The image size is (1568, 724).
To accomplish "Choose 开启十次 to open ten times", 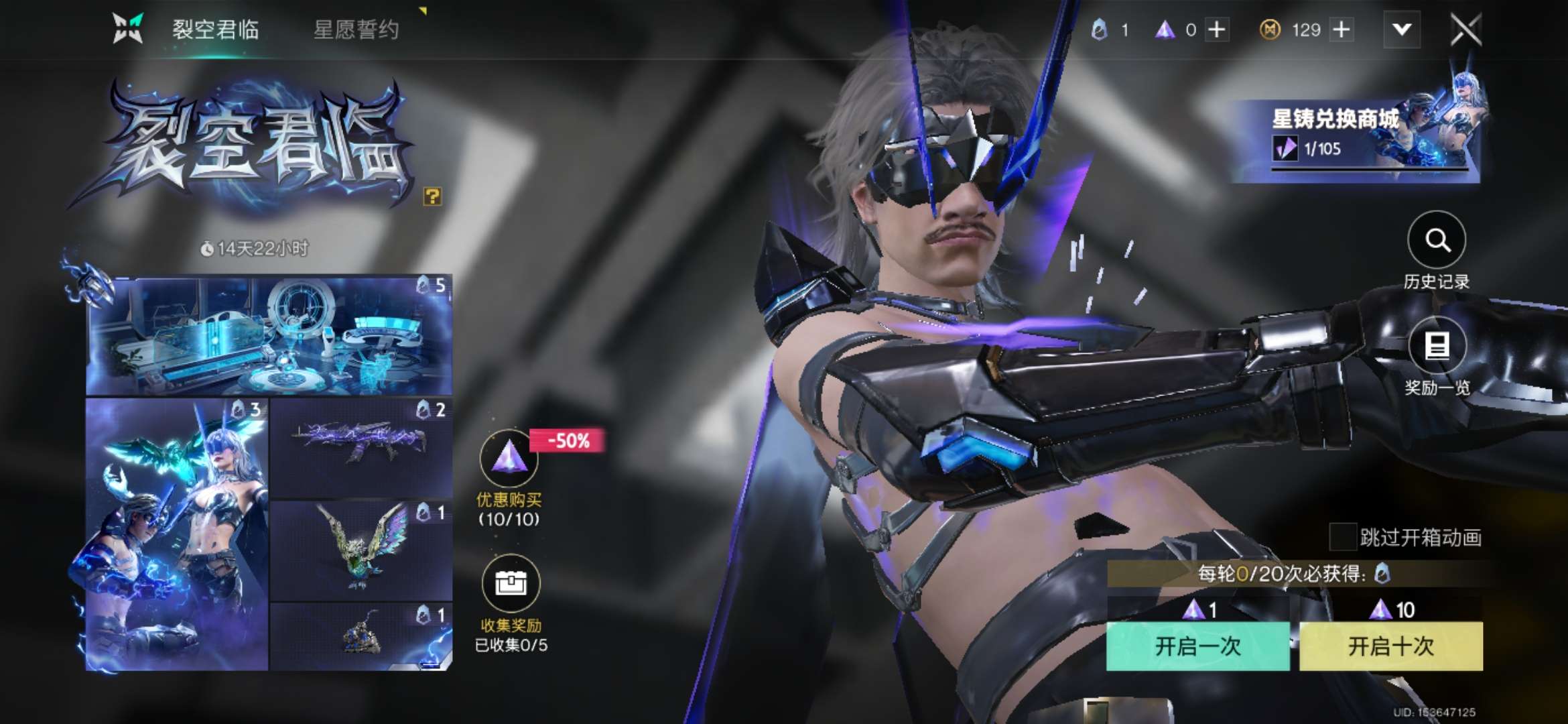I will click(x=1390, y=646).
